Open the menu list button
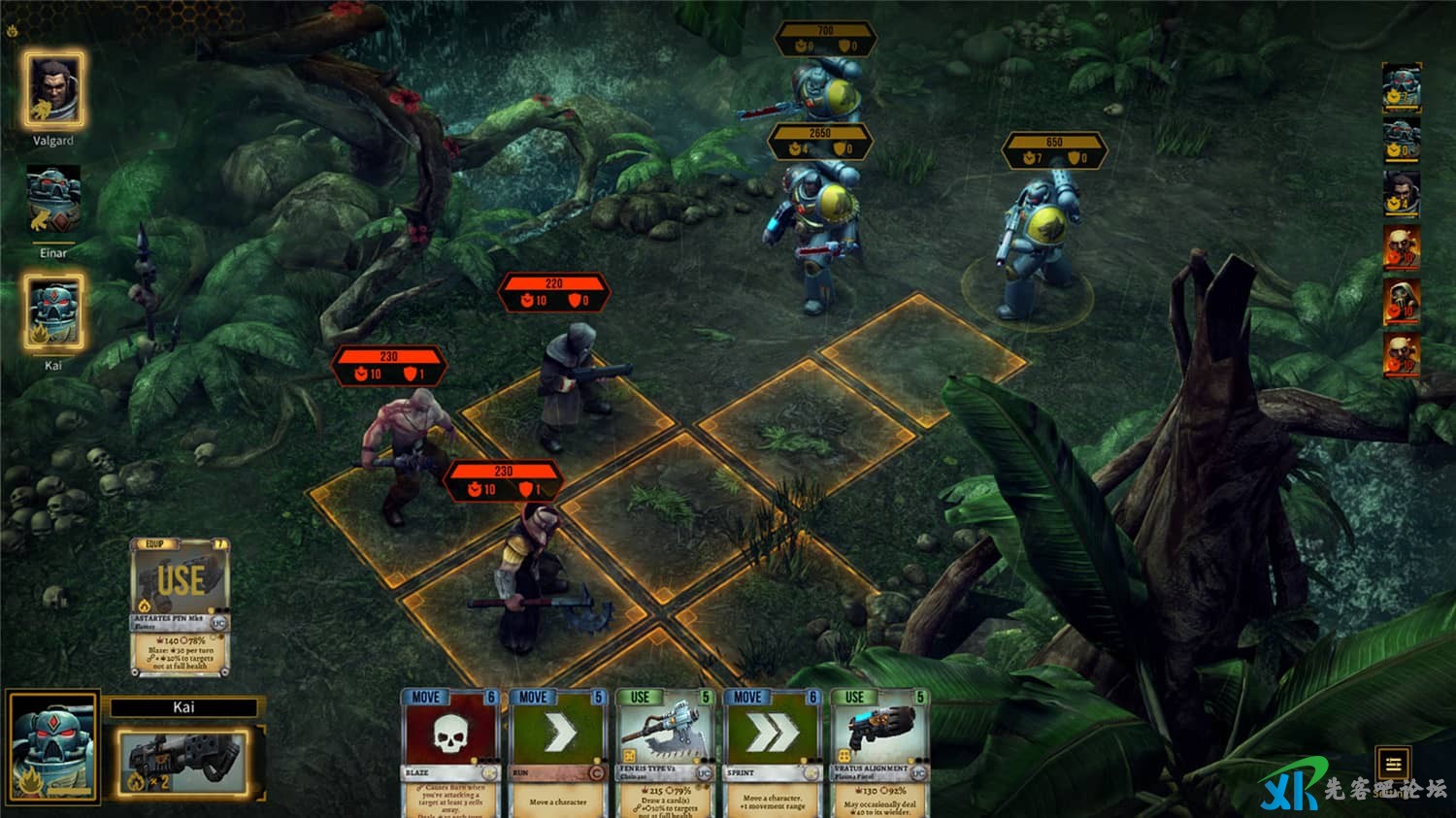Viewport: 1456px width, 818px height. tap(1393, 763)
